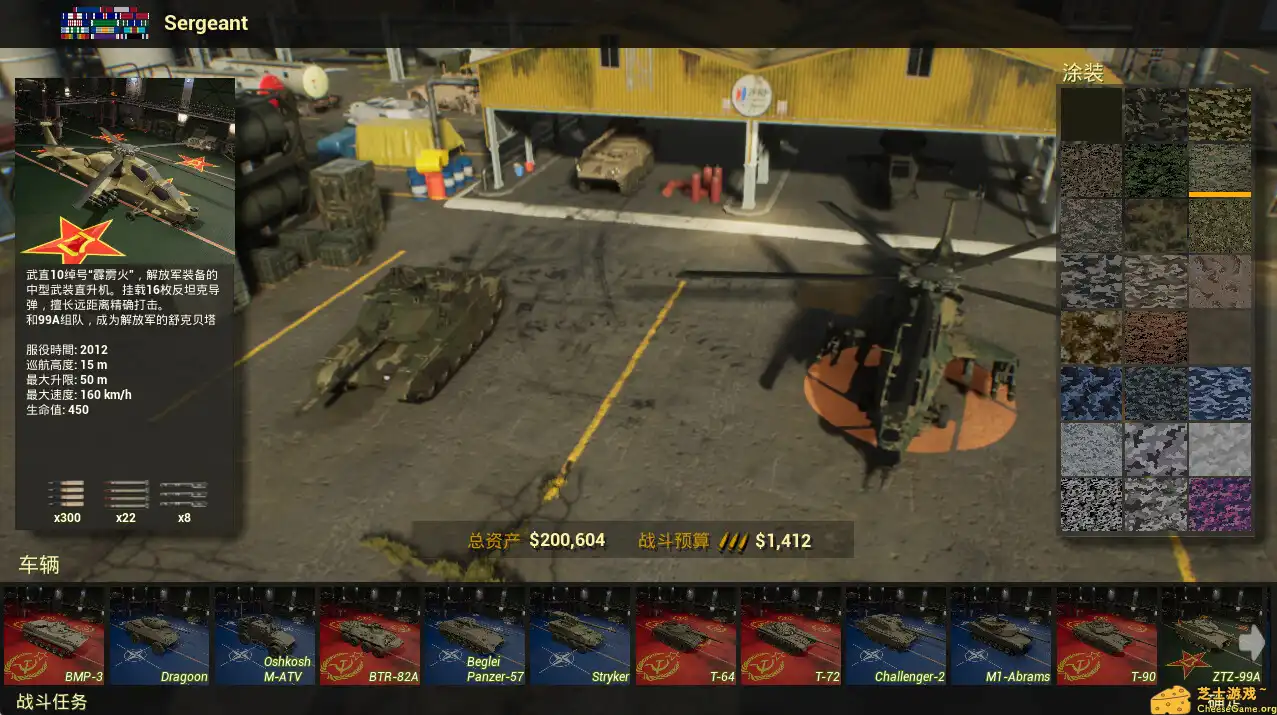This screenshot has height=715, width=1277.
Task: Select the reddish-brown camouflage swatch
Action: point(1155,338)
